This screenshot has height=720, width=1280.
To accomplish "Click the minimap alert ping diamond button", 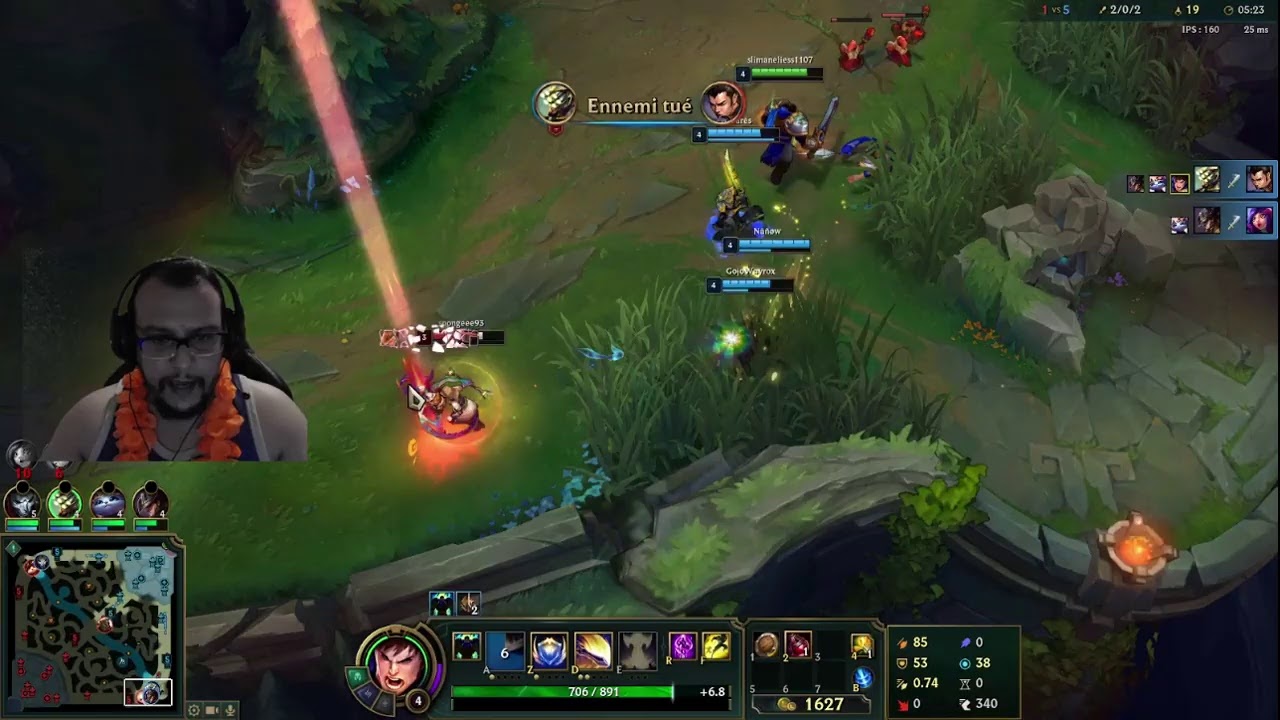I will pos(11,547).
